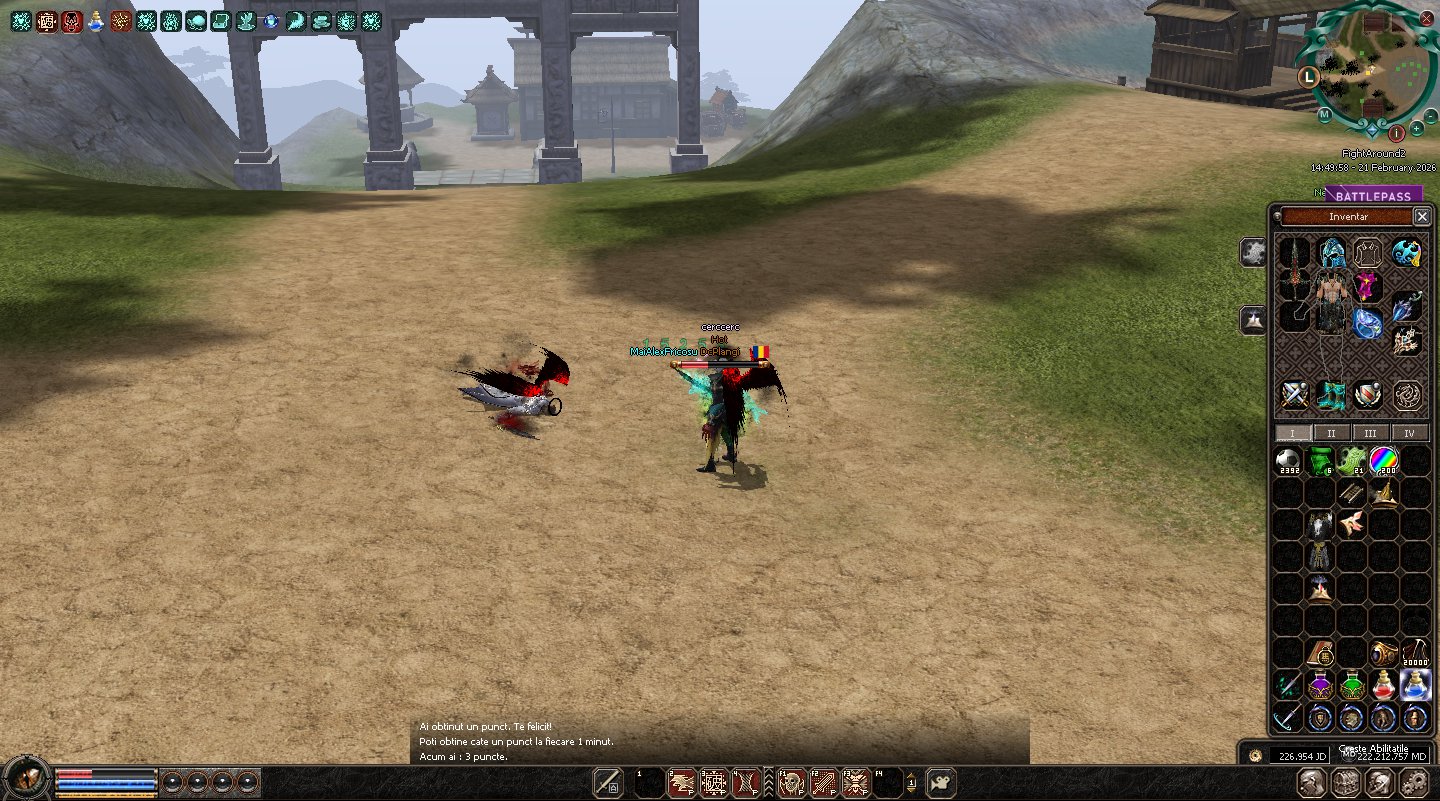Viewport: 1440px width, 801px height.
Task: Click the minimap's L button
Action: [x=1307, y=76]
